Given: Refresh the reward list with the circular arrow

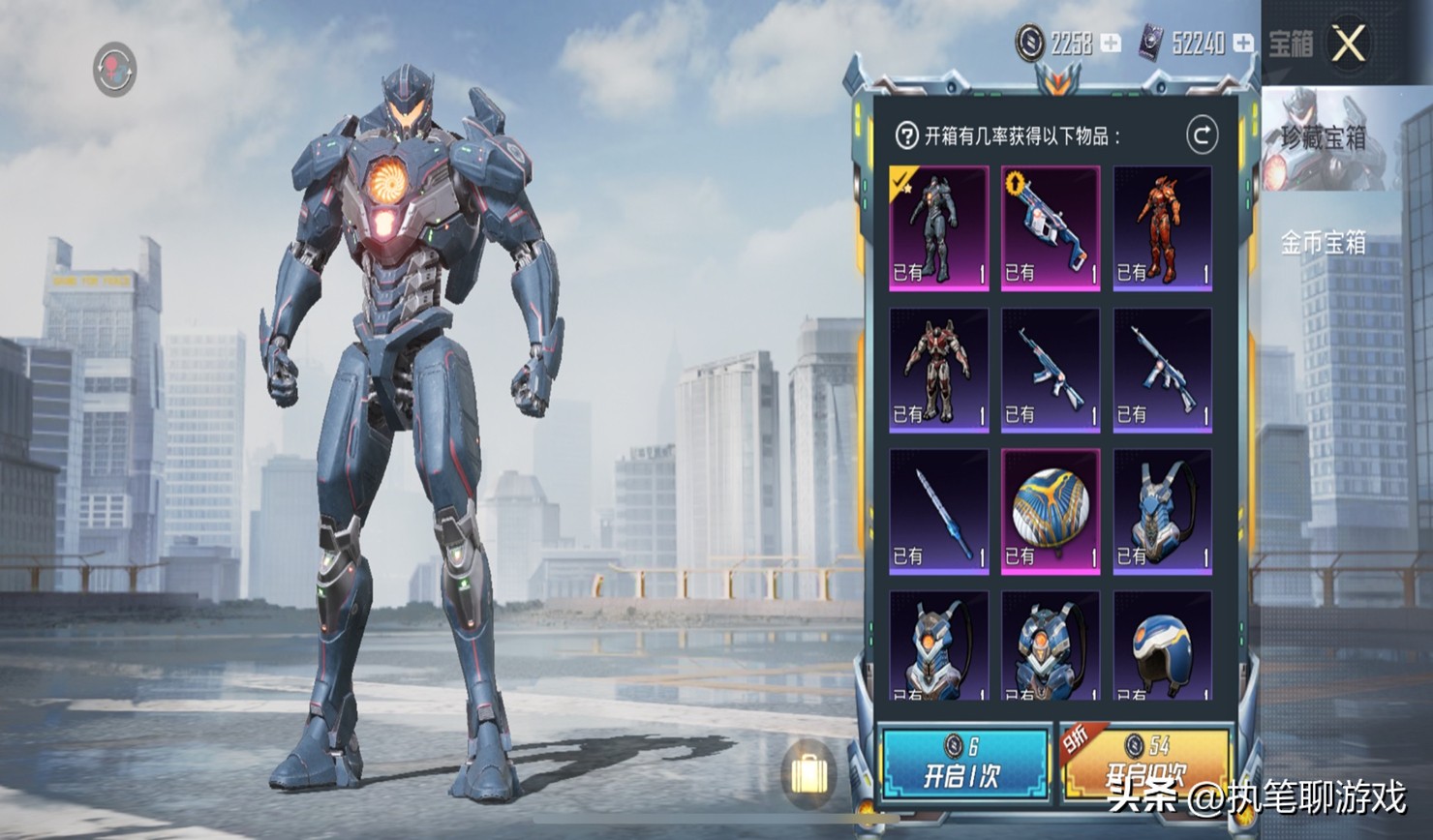Looking at the screenshot, I should click(x=1202, y=135).
